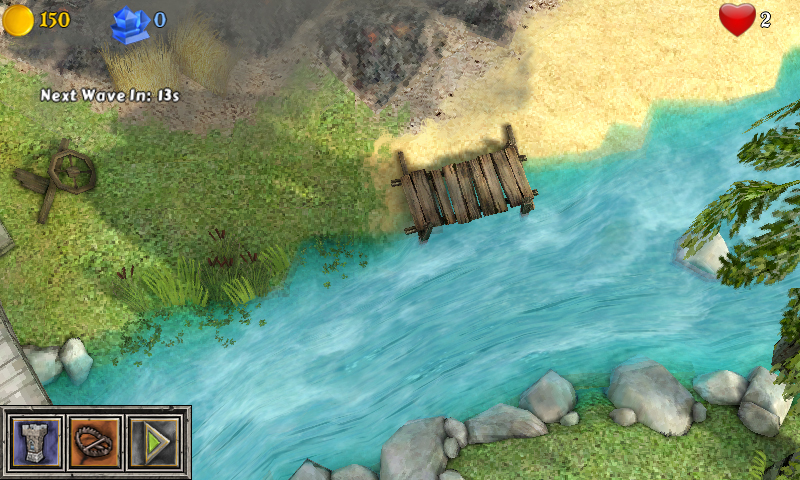800x480 pixels.
Task: Start the next wave with the green arrow
Action: pyautogui.click(x=154, y=442)
